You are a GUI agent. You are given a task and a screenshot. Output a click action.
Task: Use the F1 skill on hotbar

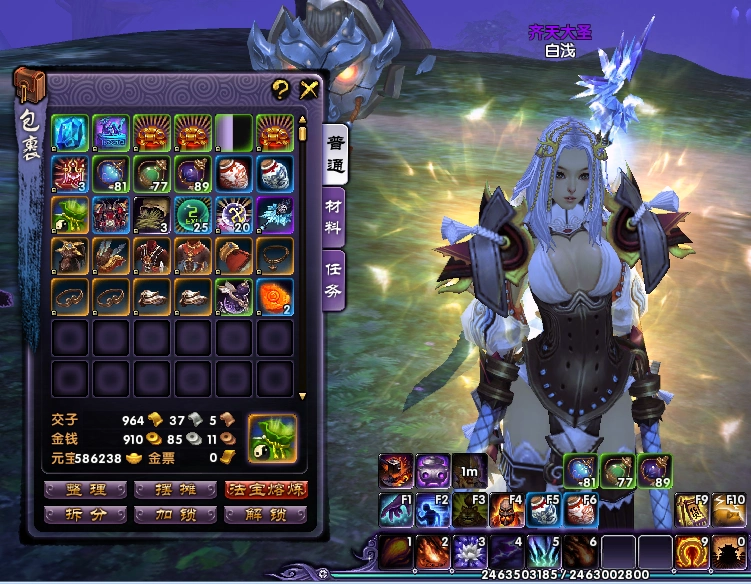(x=396, y=509)
